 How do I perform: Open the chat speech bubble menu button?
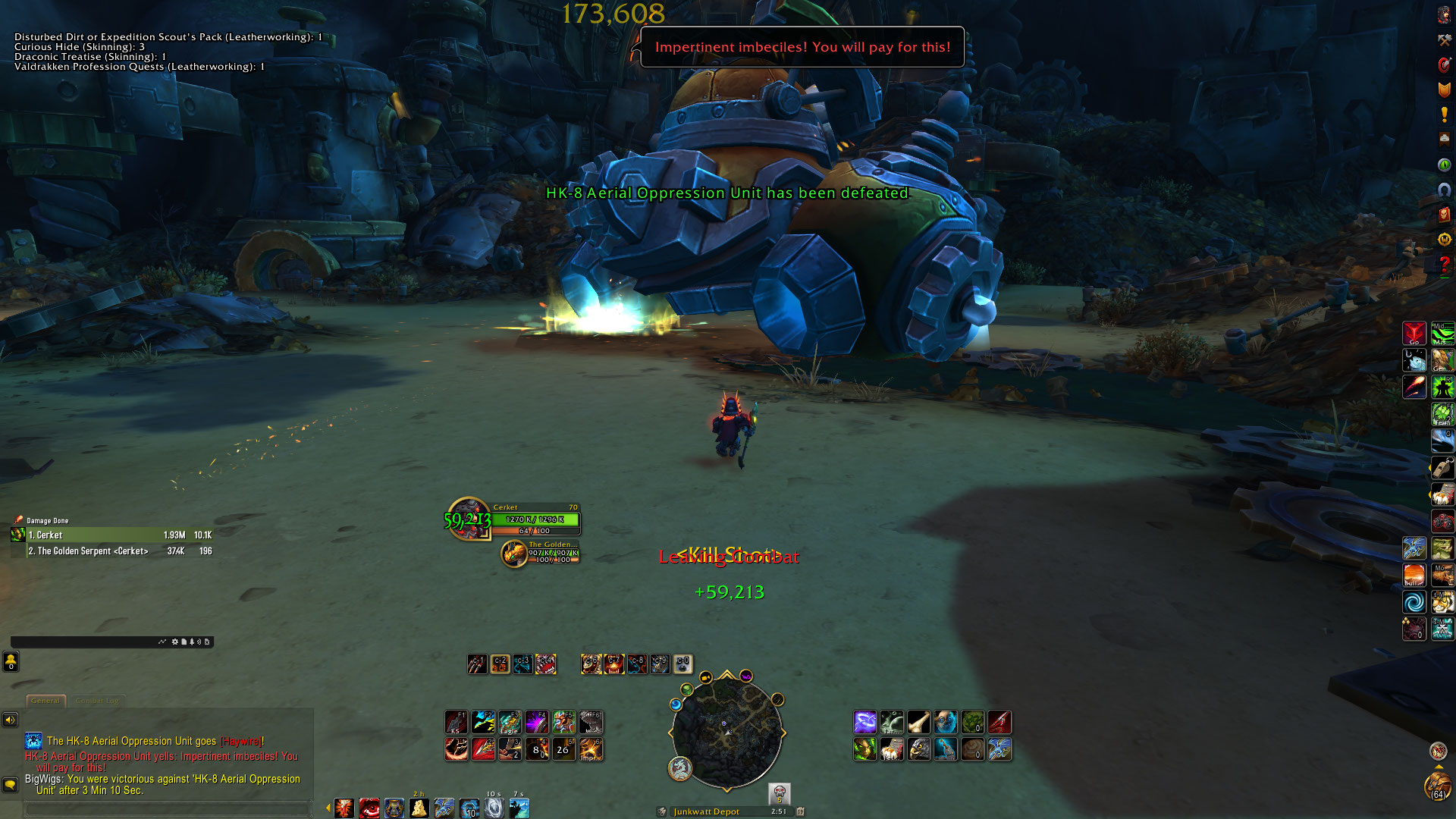tap(10, 785)
